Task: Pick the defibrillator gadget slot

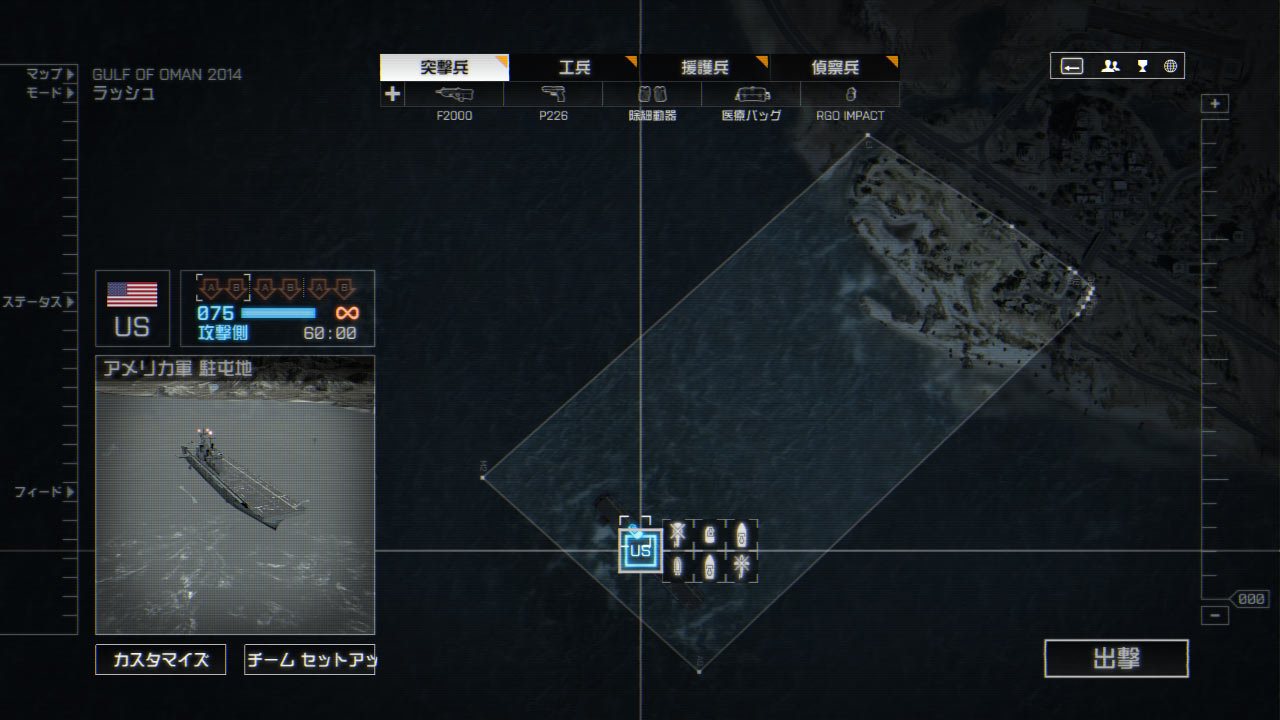Action: (x=652, y=95)
